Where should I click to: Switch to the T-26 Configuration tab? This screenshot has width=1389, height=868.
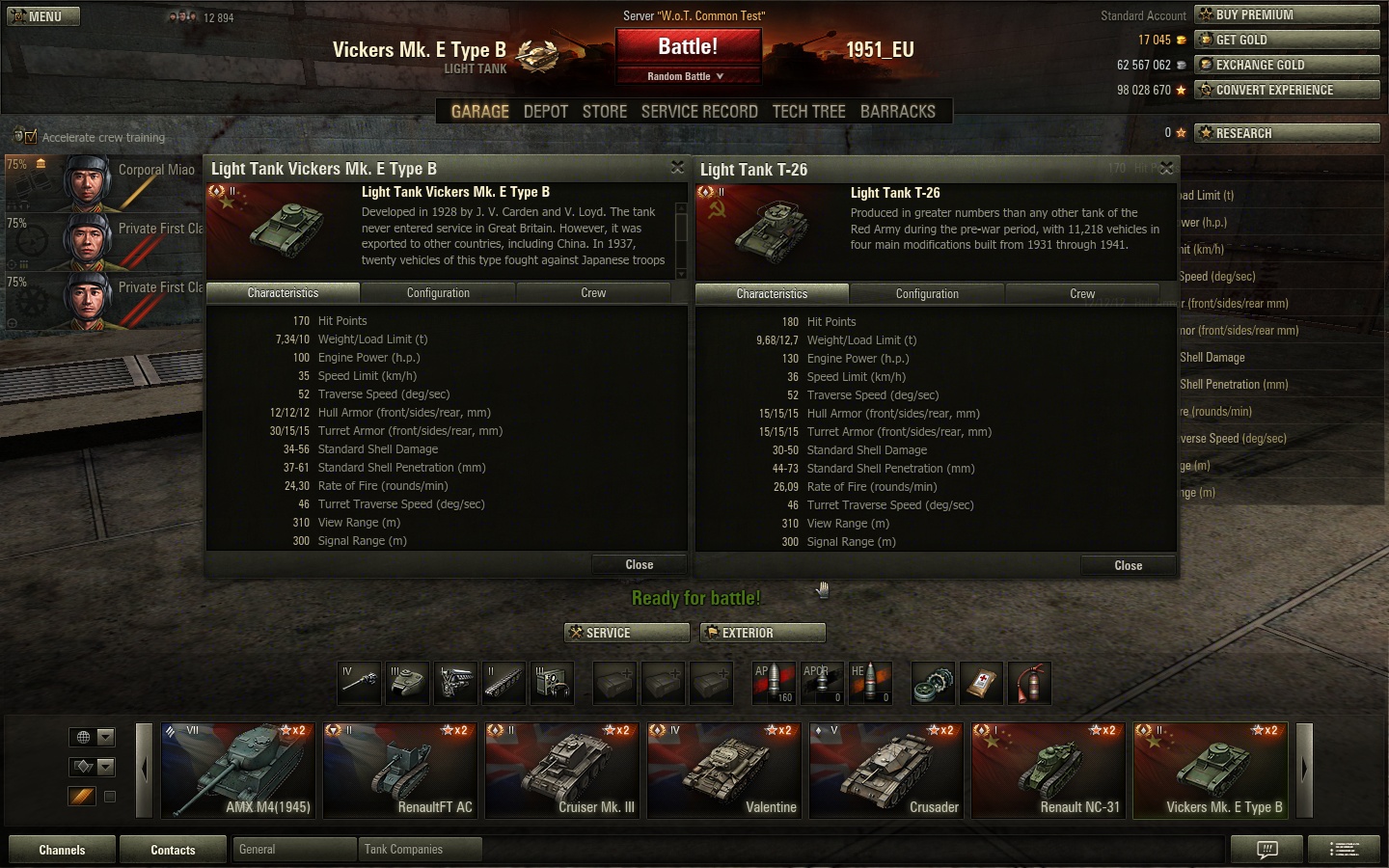coord(927,294)
